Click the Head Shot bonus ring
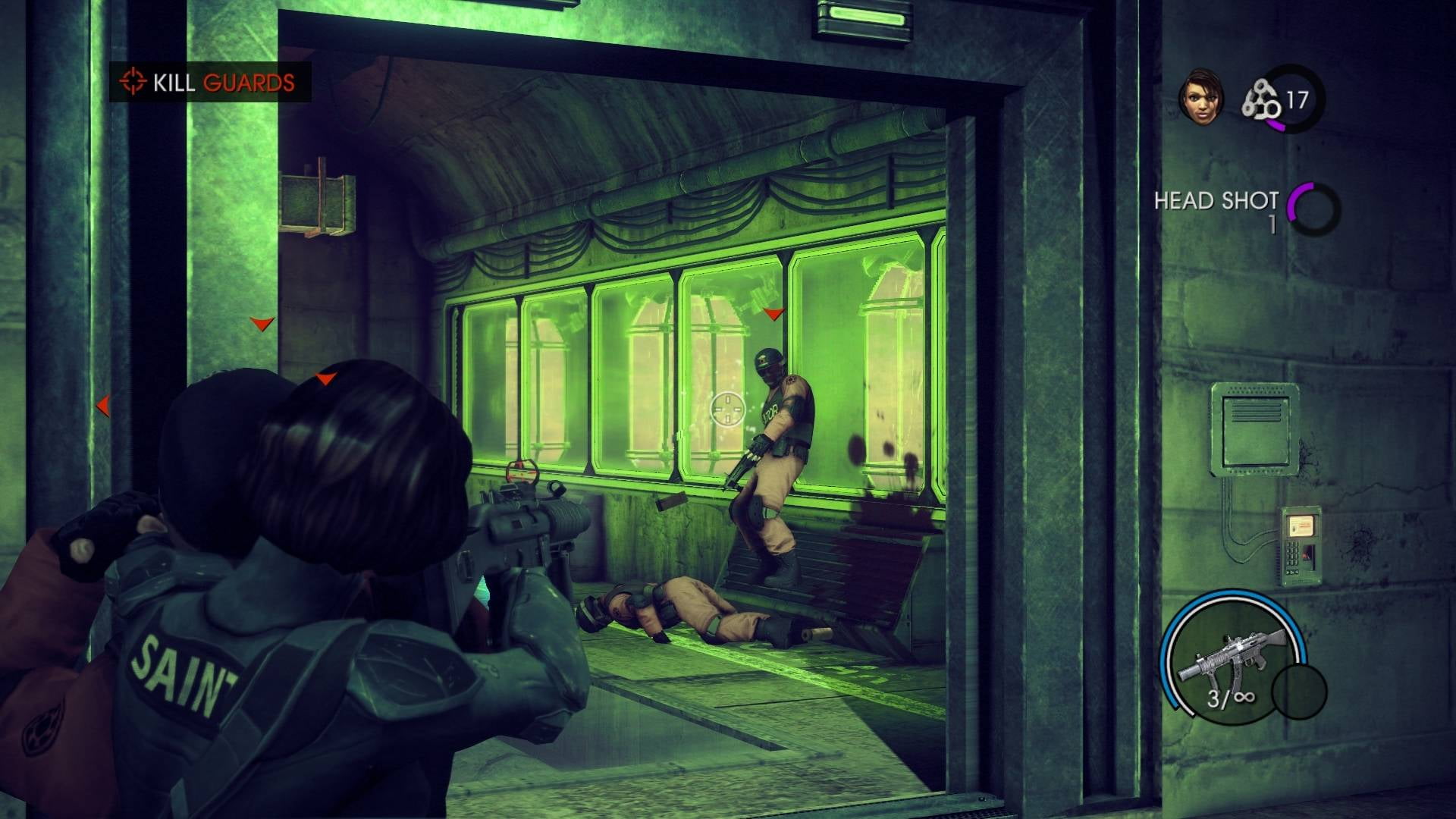 pyautogui.click(x=1314, y=209)
